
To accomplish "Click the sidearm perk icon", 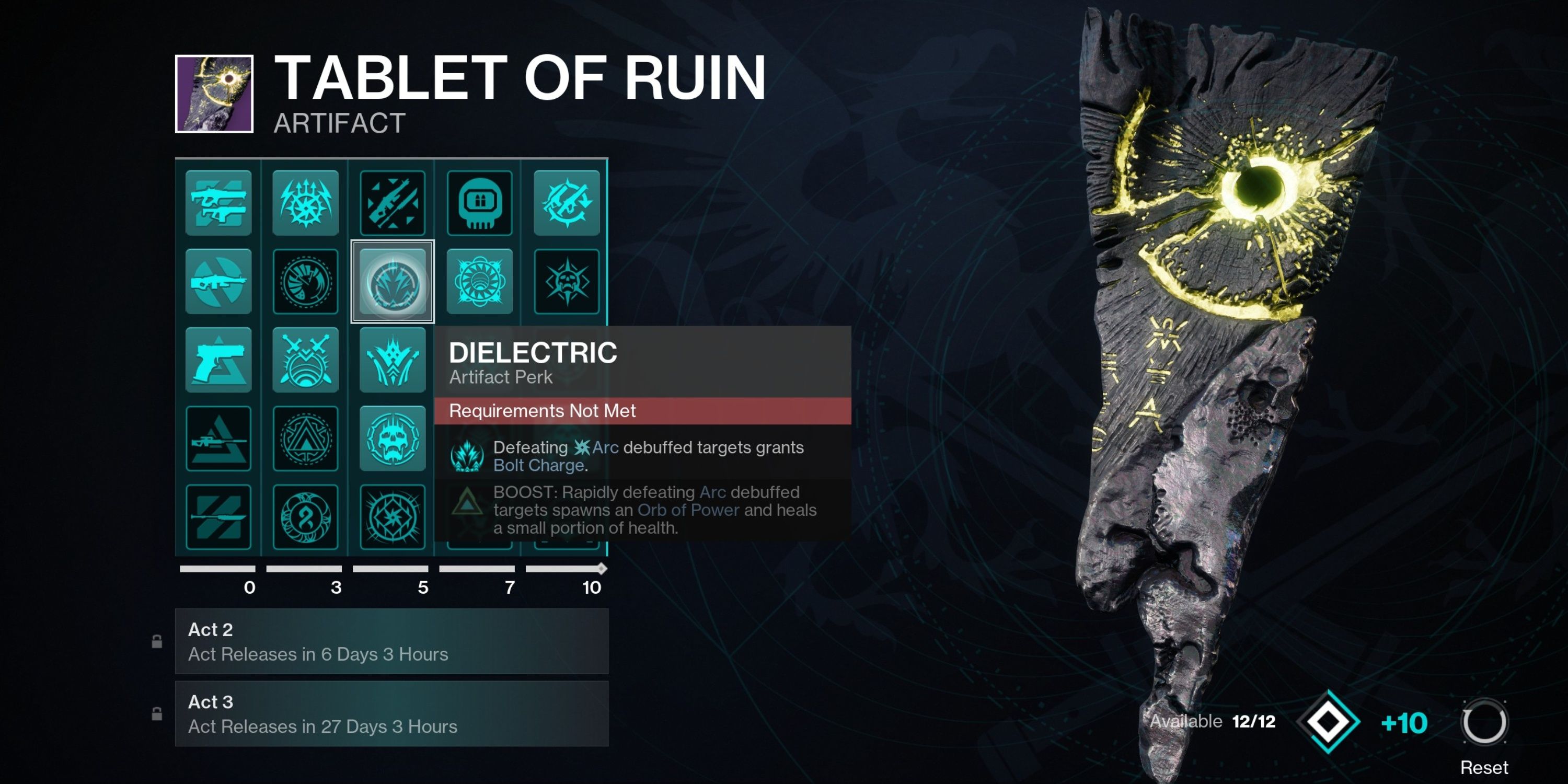I will (x=217, y=360).
